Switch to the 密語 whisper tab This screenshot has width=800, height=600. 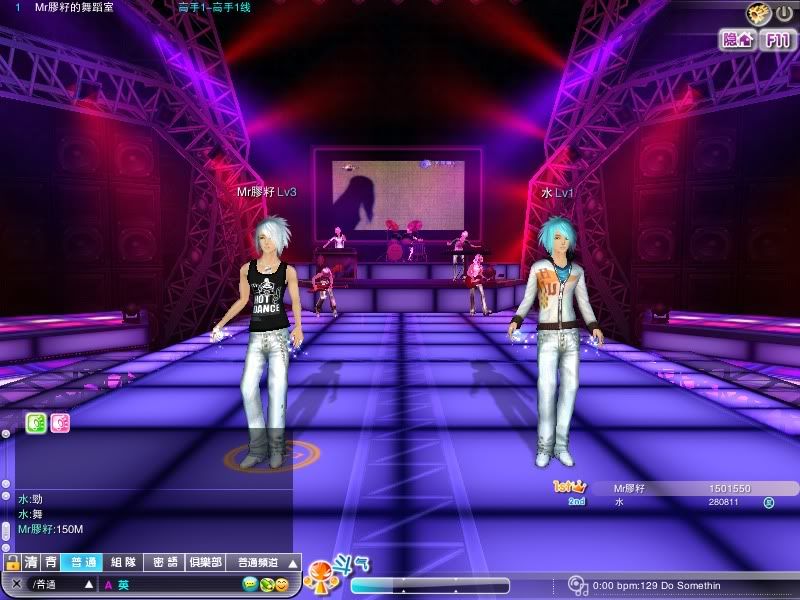tap(166, 563)
